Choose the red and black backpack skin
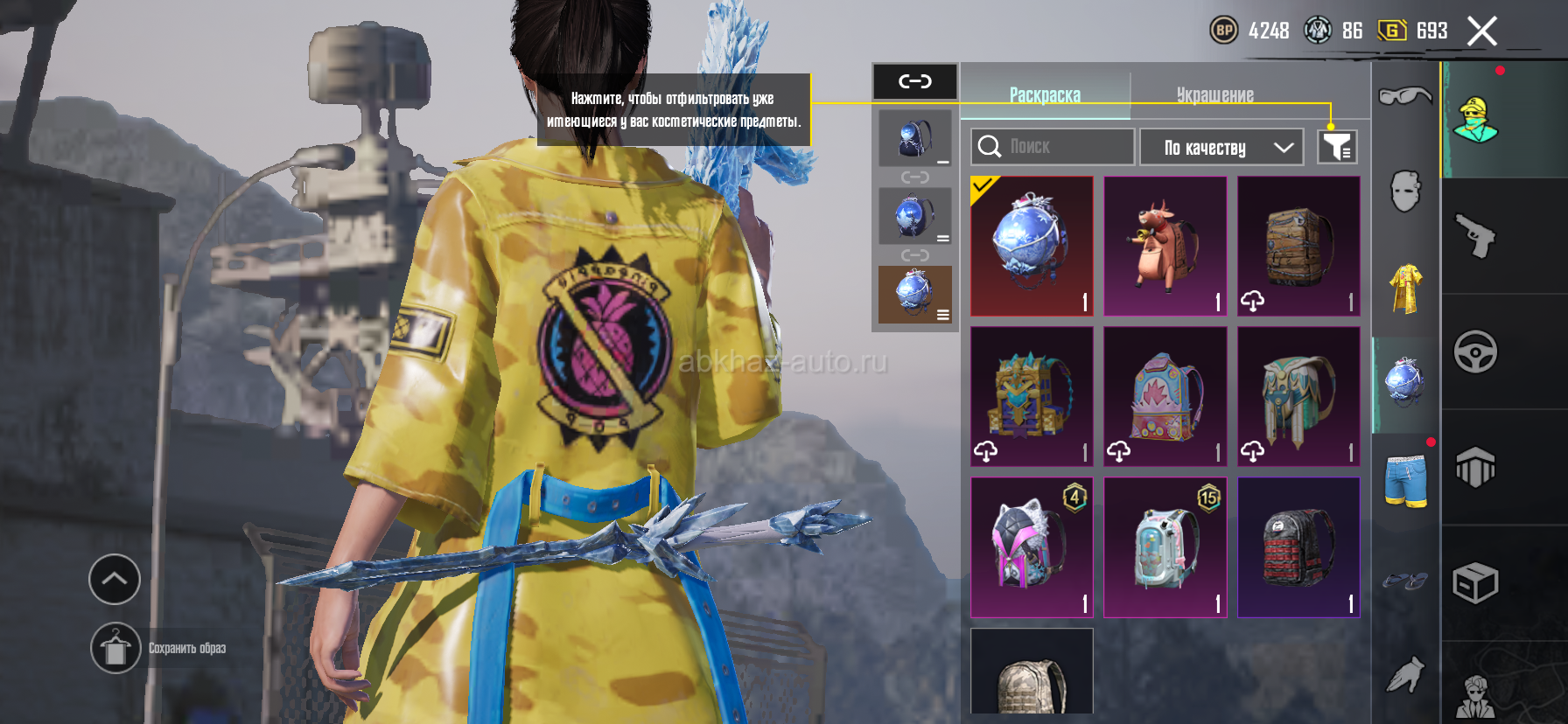This screenshot has width=1568, height=724. click(x=1298, y=547)
